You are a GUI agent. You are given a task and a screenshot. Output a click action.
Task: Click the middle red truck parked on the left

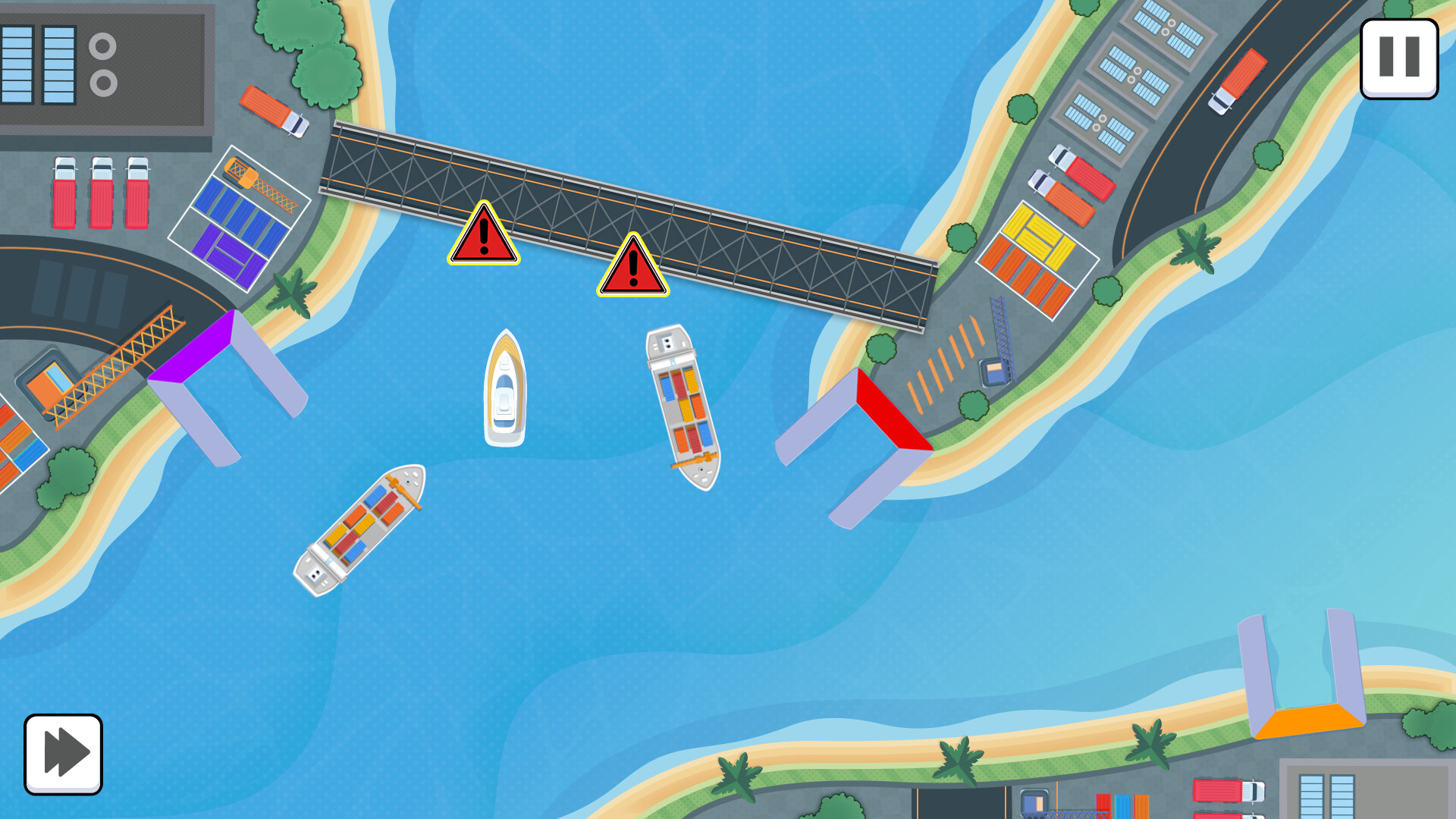(101, 193)
